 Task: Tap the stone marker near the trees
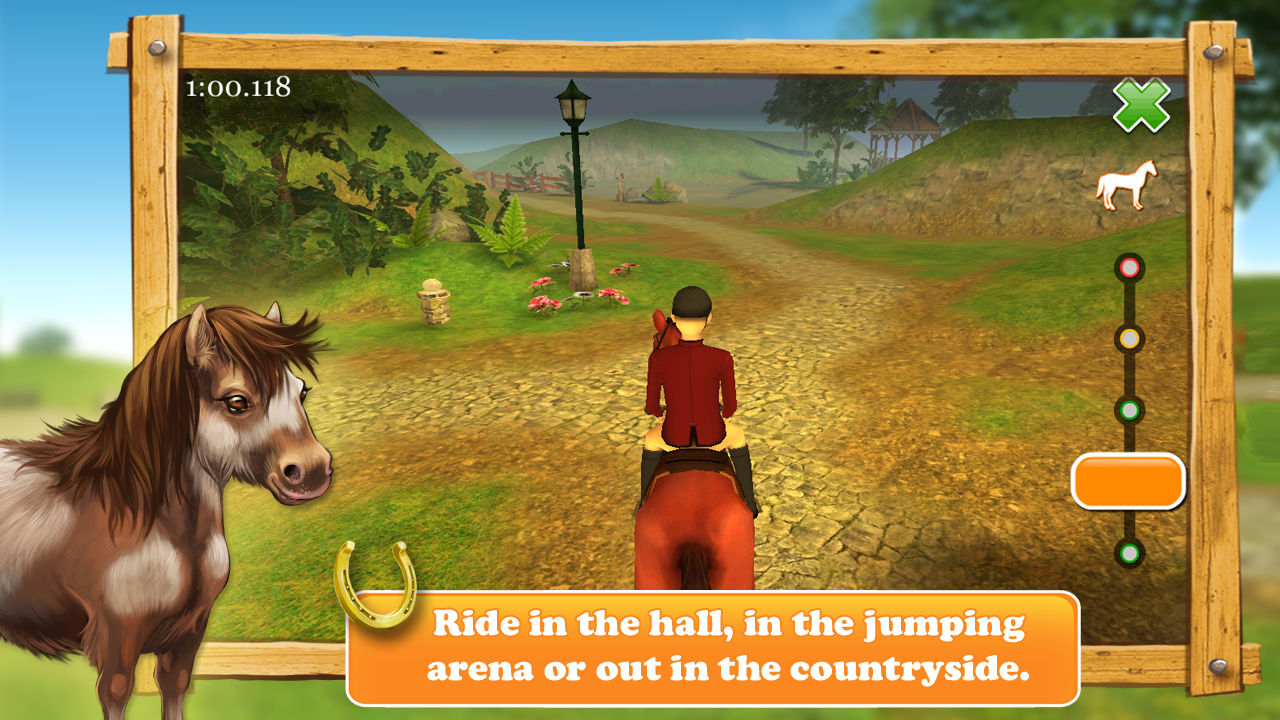pyautogui.click(x=436, y=305)
